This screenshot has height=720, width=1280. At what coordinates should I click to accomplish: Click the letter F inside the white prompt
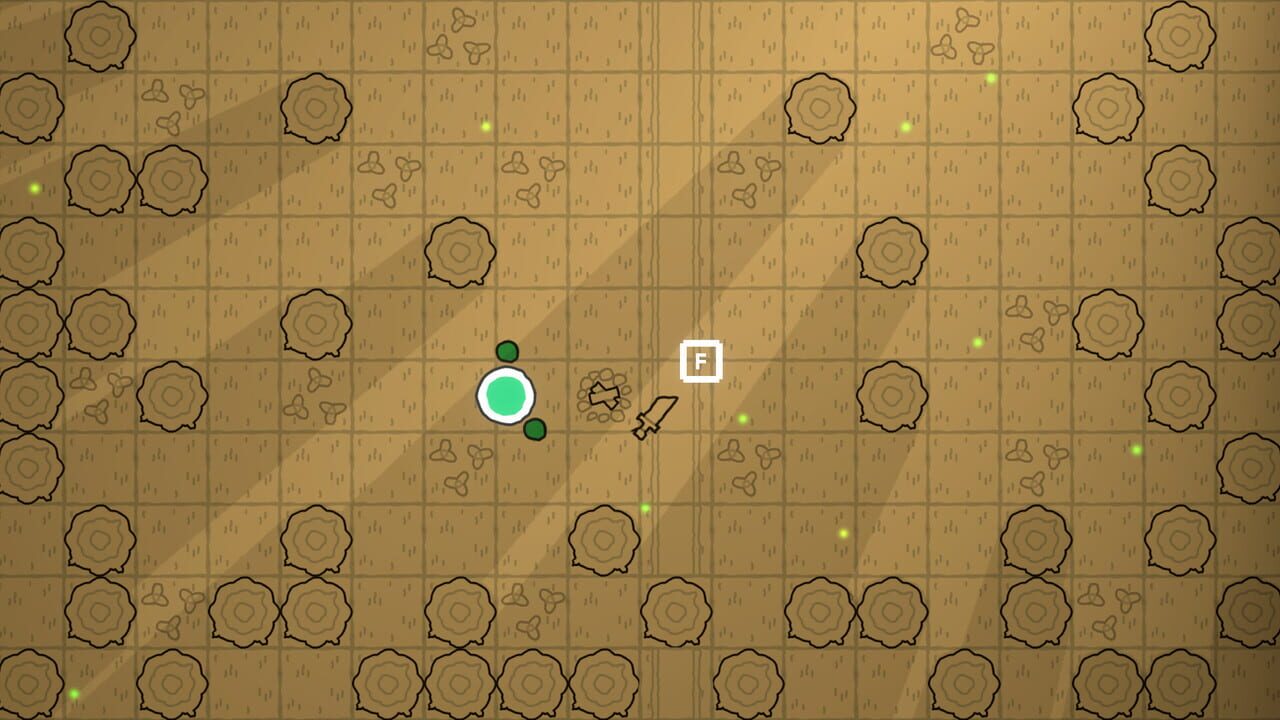coord(702,362)
